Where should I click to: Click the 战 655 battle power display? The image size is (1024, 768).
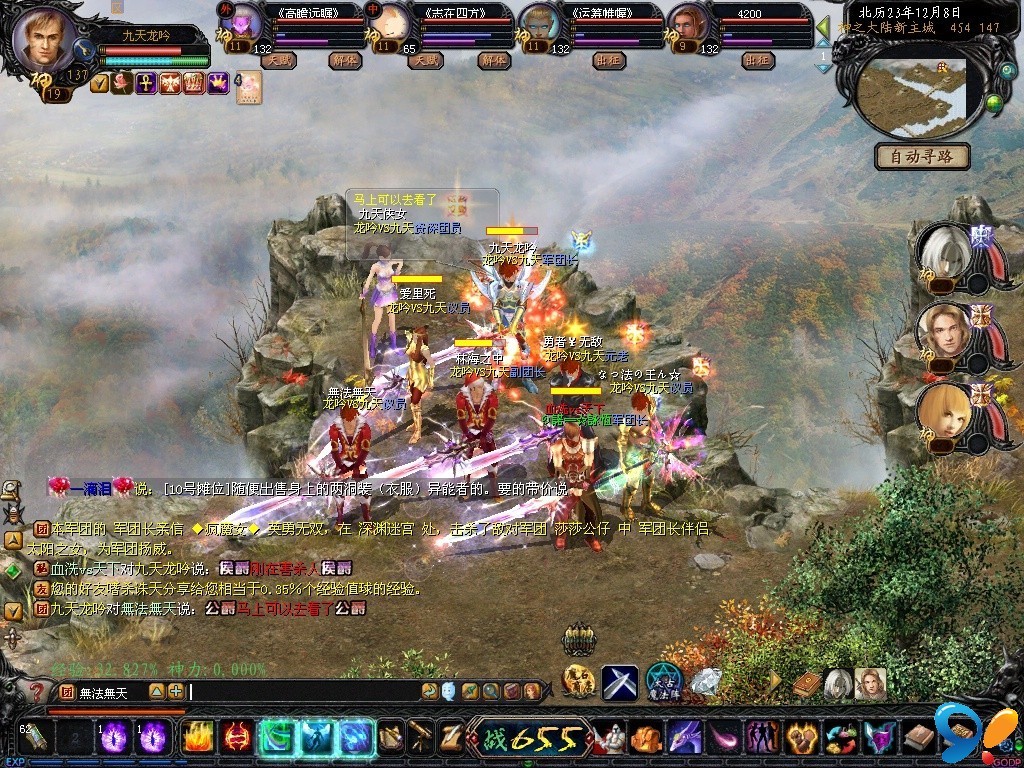(528, 738)
